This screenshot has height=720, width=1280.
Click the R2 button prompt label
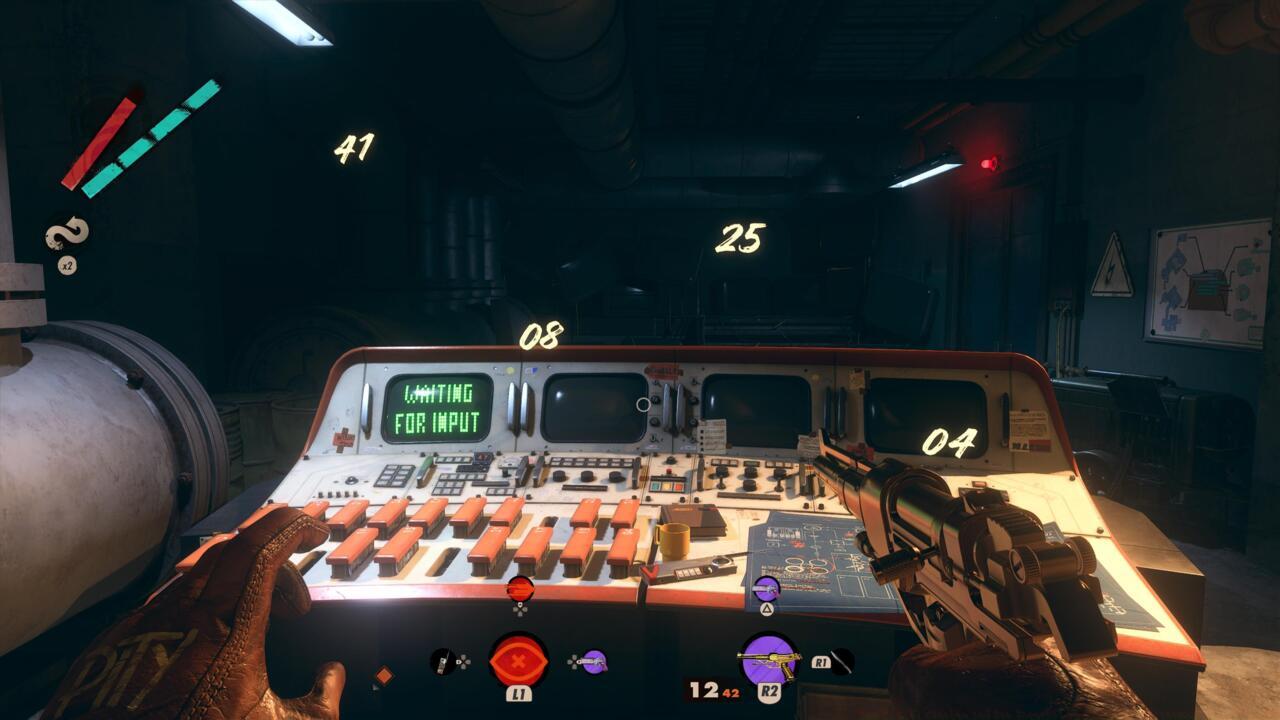(x=770, y=692)
